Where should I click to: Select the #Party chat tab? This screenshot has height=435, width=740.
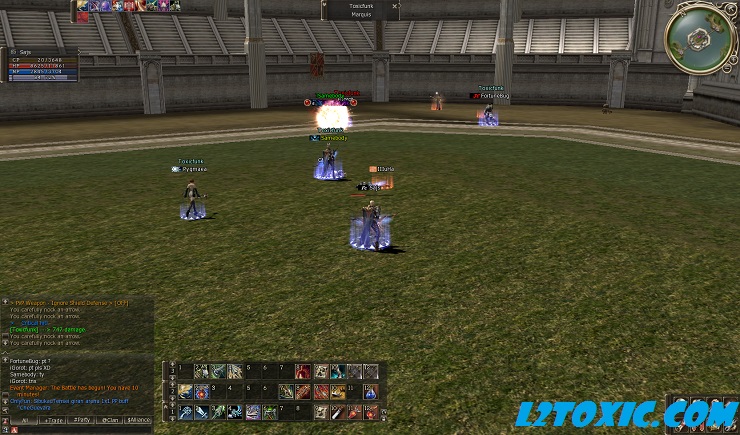[x=80, y=419]
